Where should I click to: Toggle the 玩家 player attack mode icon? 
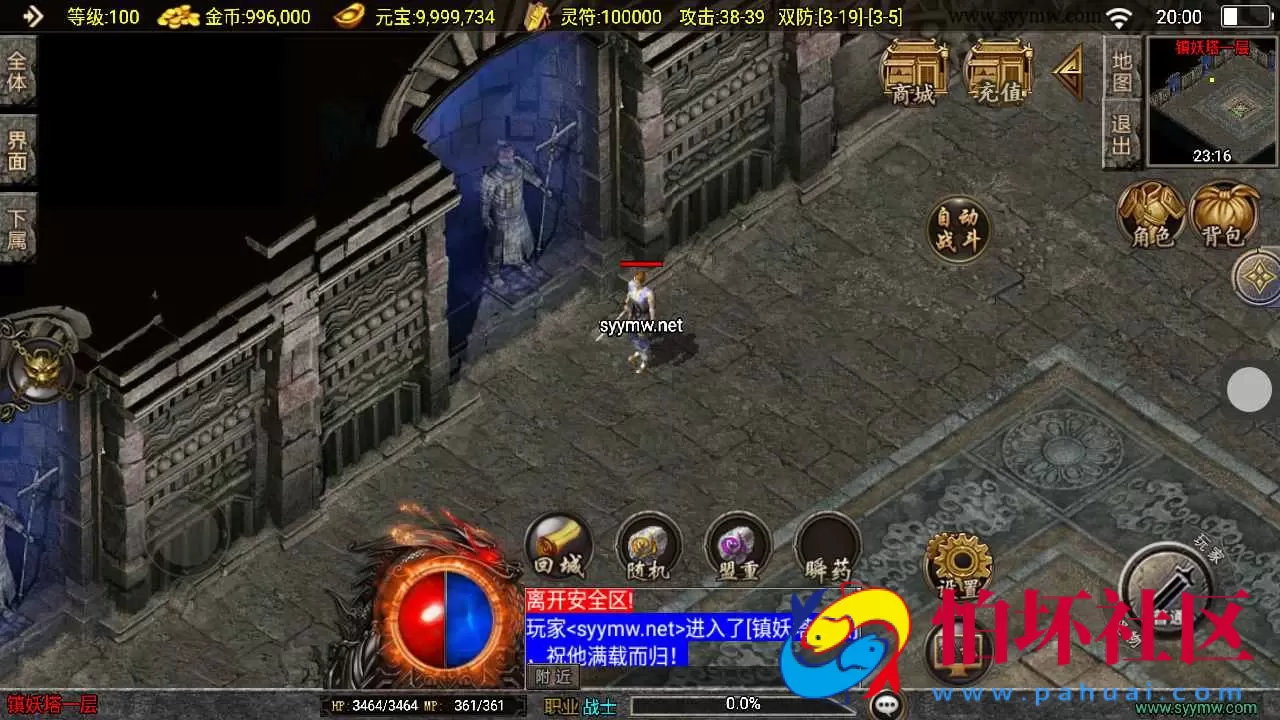coord(1169,583)
